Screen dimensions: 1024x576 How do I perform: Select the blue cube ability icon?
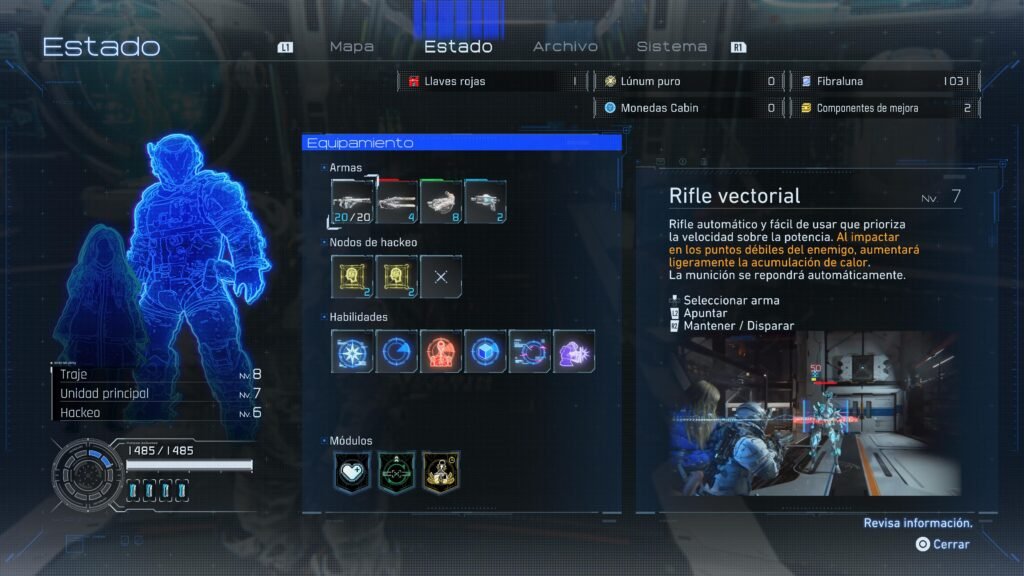485,351
